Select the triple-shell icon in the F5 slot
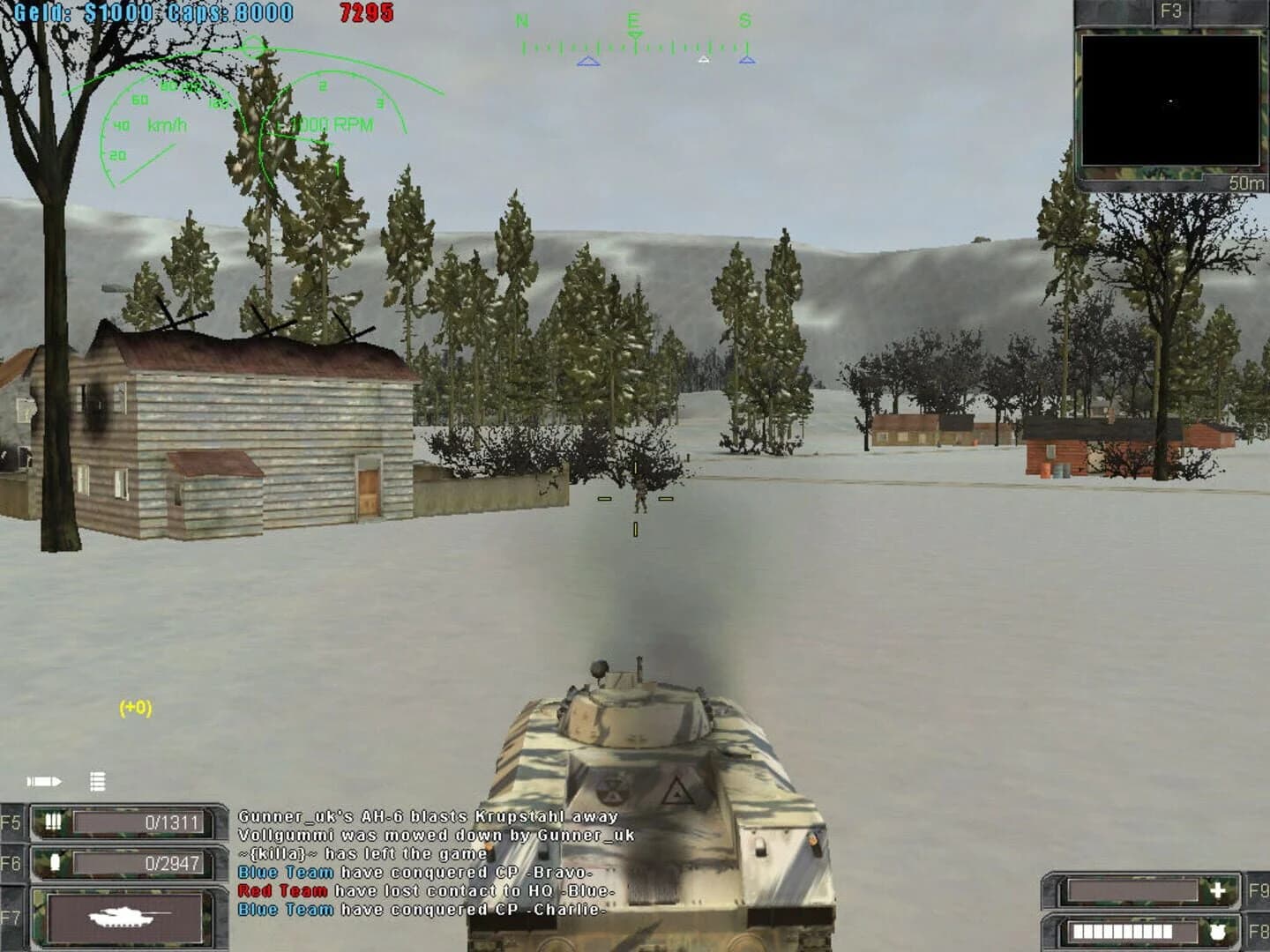This screenshot has width=1270, height=952. (x=53, y=821)
